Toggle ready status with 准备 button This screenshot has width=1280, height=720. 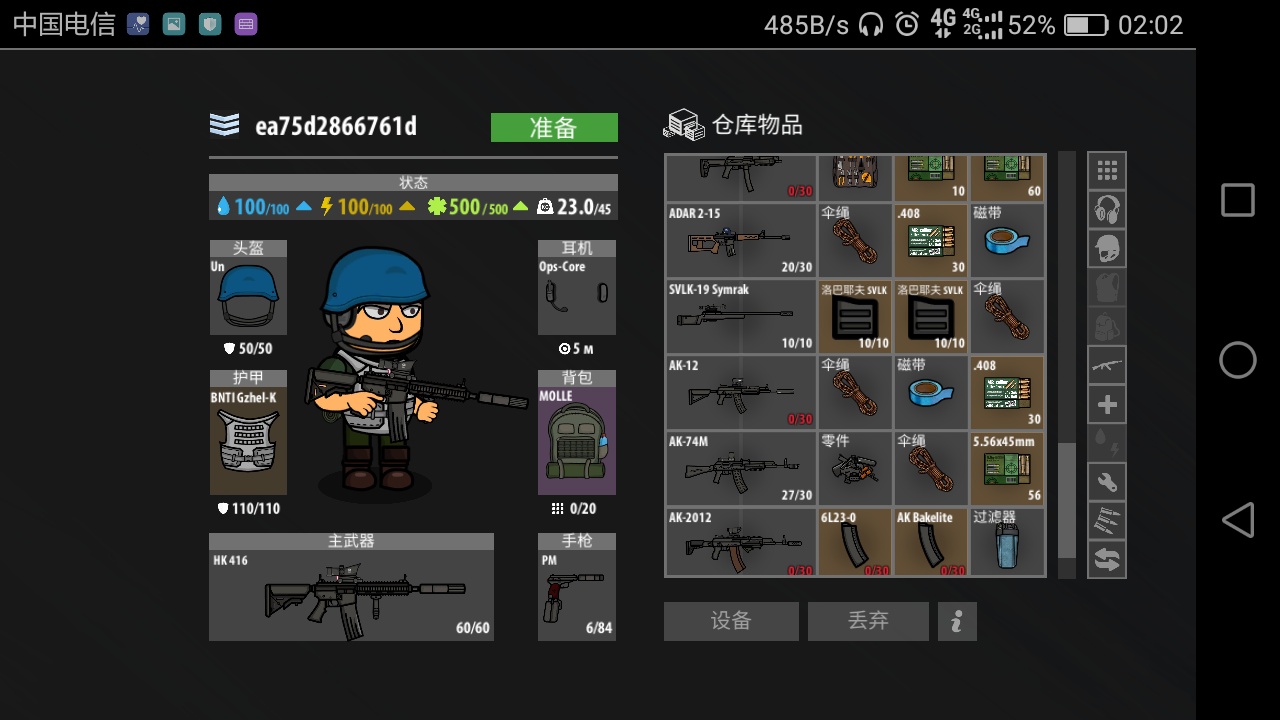(554, 127)
